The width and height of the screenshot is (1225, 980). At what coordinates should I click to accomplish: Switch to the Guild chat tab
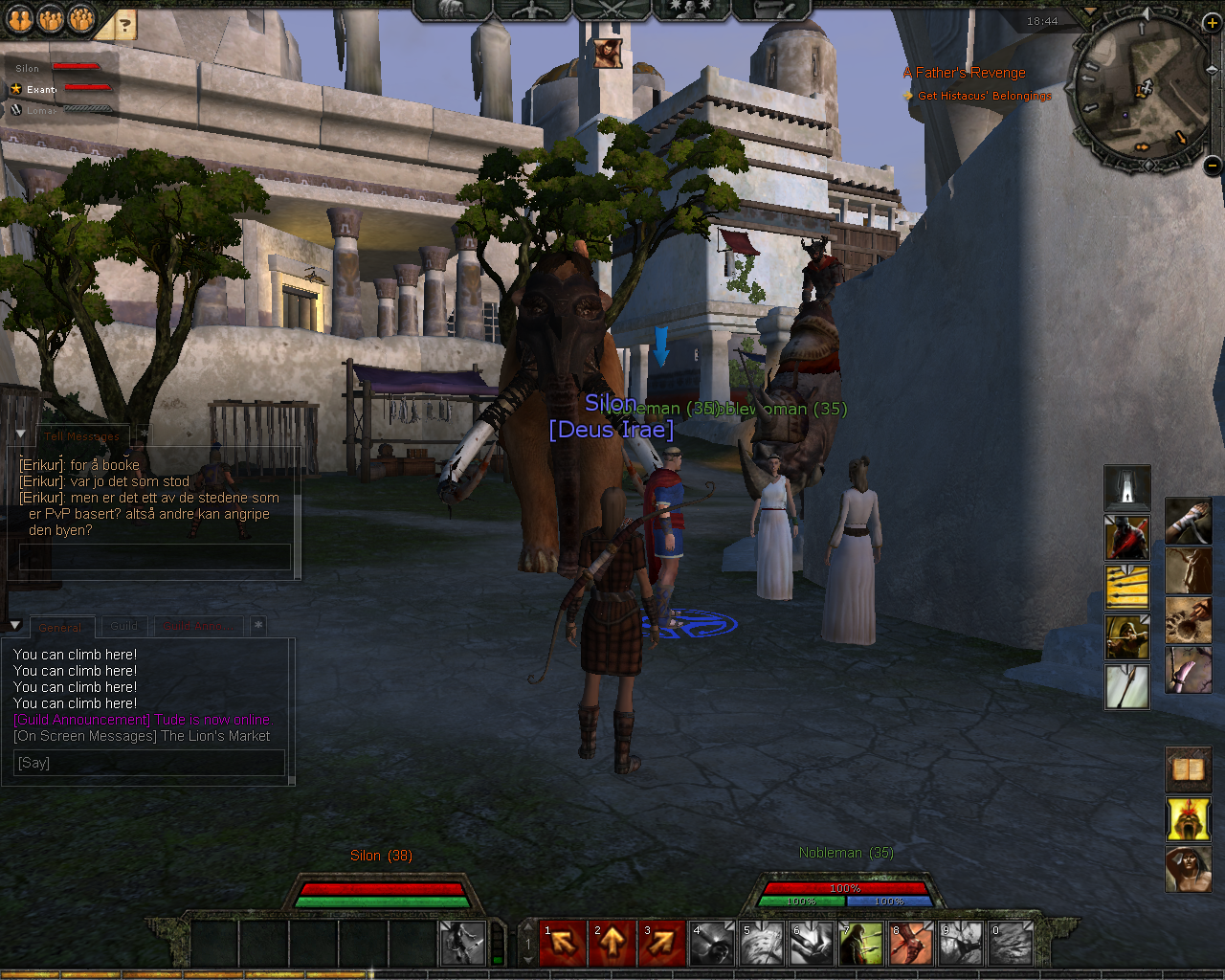124,626
